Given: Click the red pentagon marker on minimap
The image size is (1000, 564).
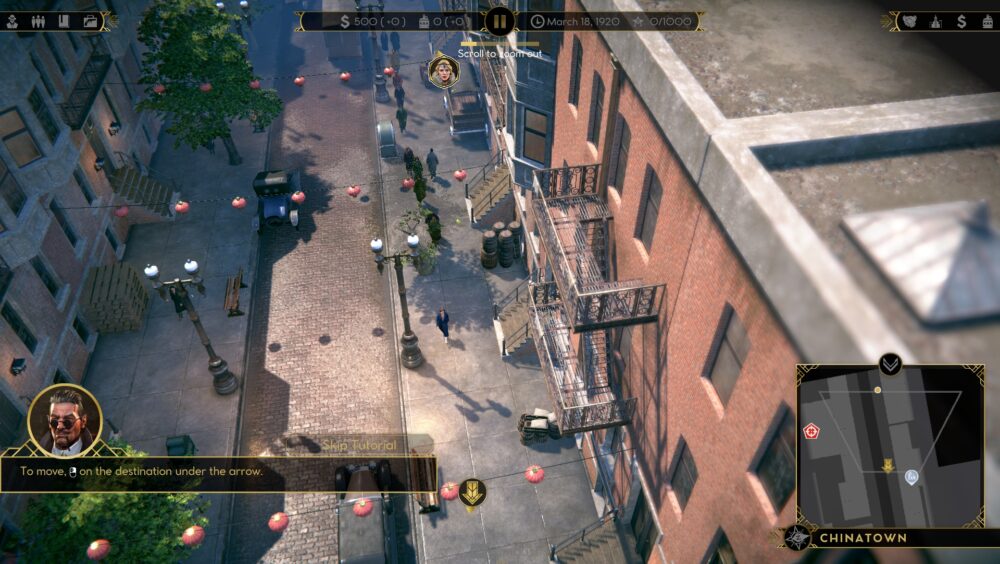Looking at the screenshot, I should [x=811, y=432].
